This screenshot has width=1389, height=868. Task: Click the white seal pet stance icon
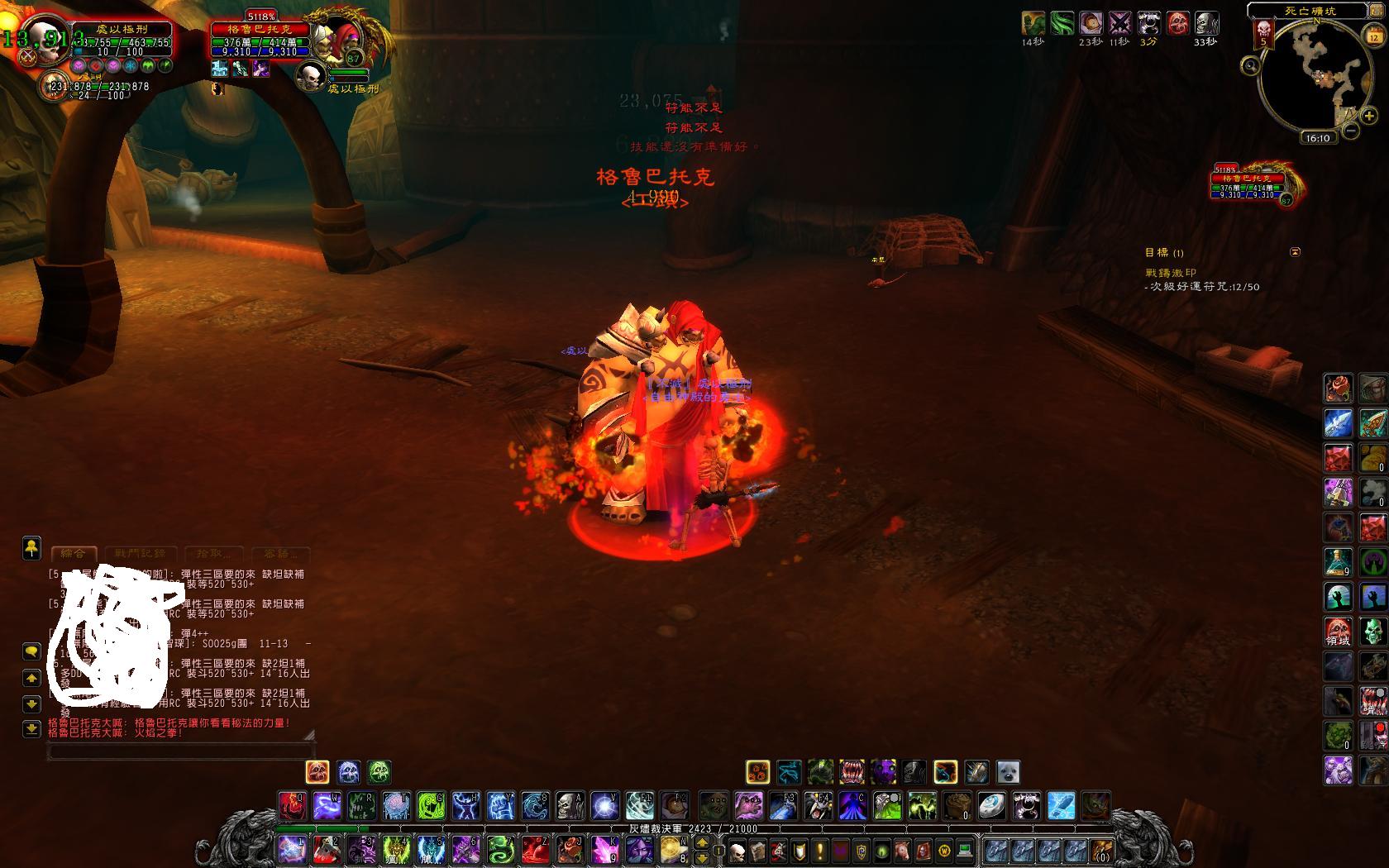(1007, 772)
